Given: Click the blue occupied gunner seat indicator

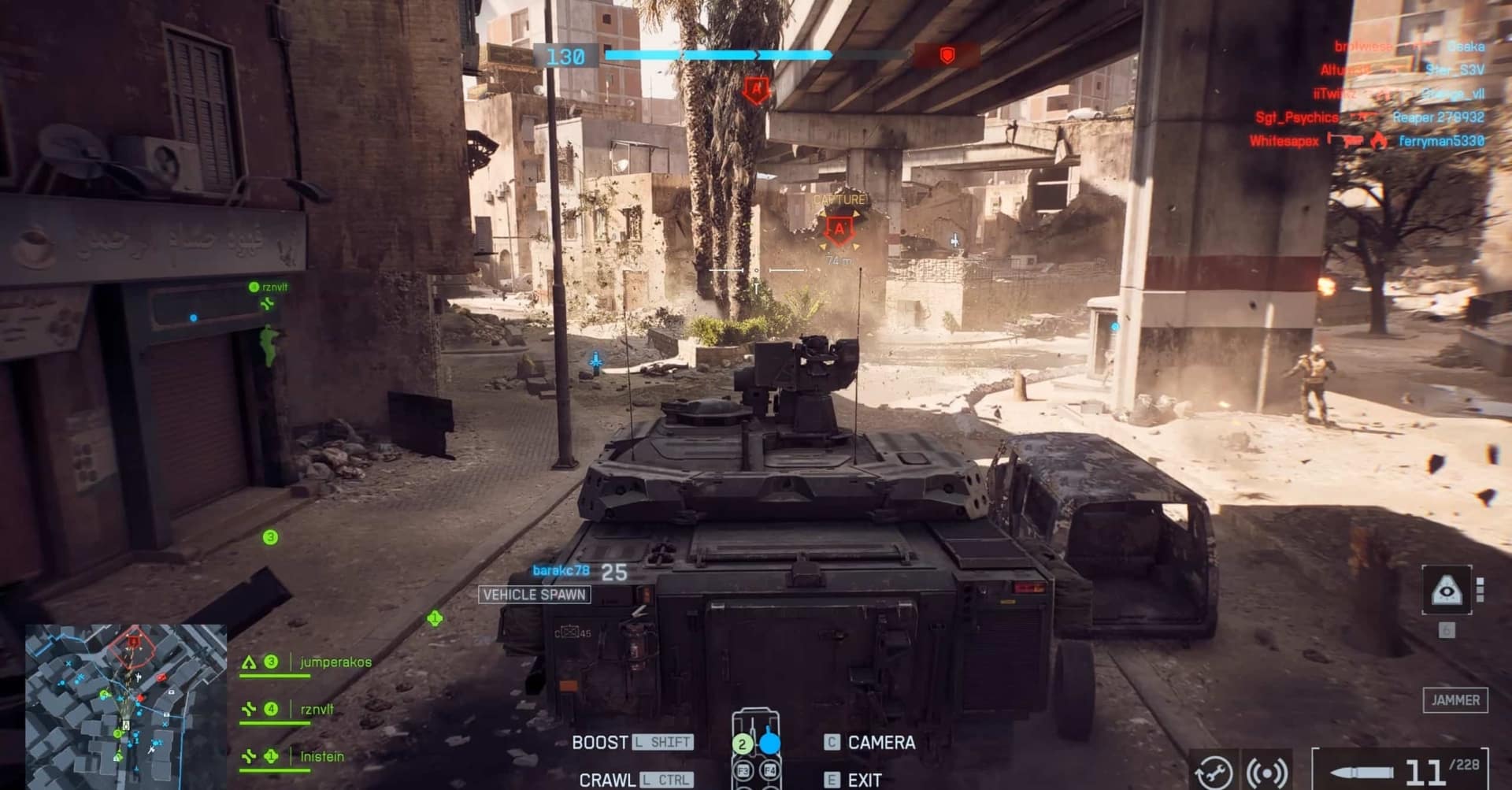Looking at the screenshot, I should tap(769, 744).
